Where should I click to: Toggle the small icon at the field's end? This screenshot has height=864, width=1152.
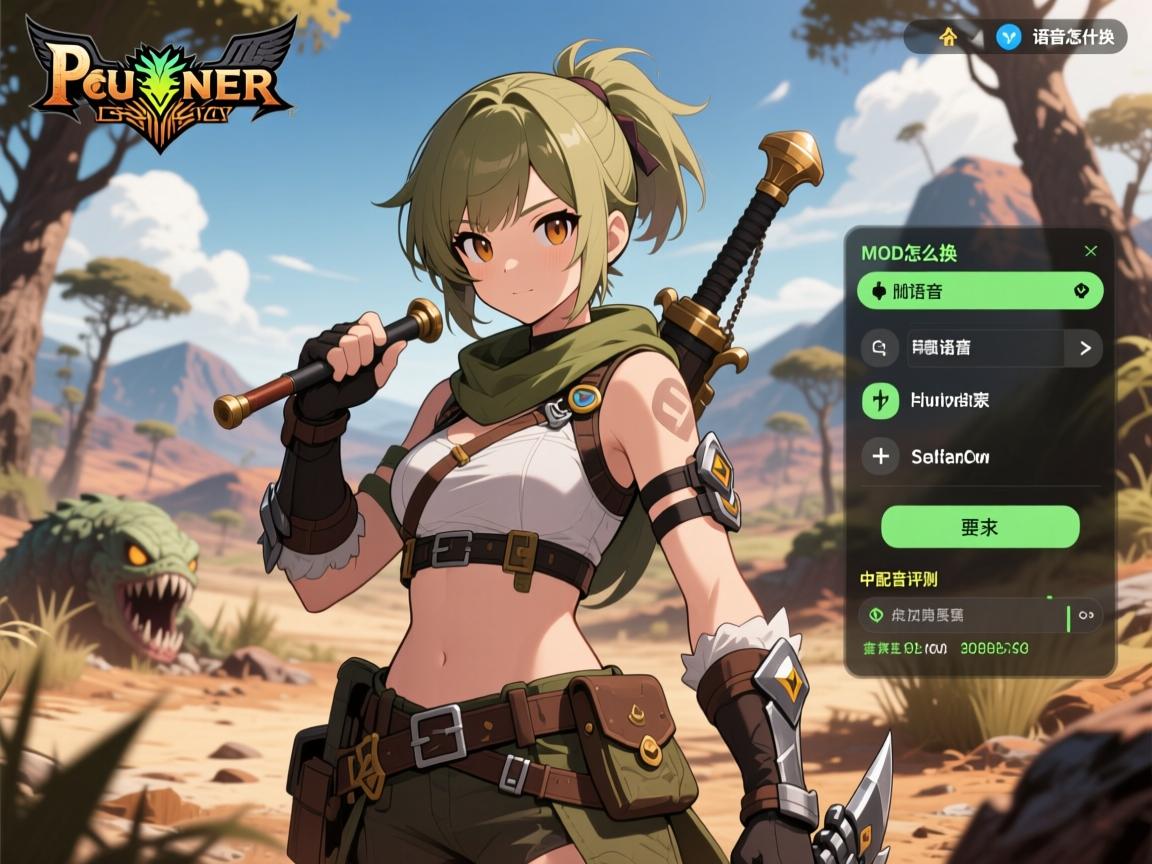(1087, 616)
